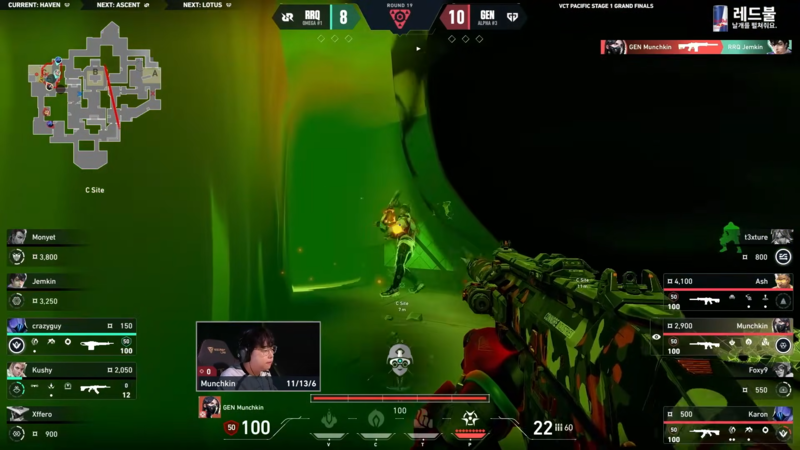Select Kushy's player card

(x=70, y=379)
